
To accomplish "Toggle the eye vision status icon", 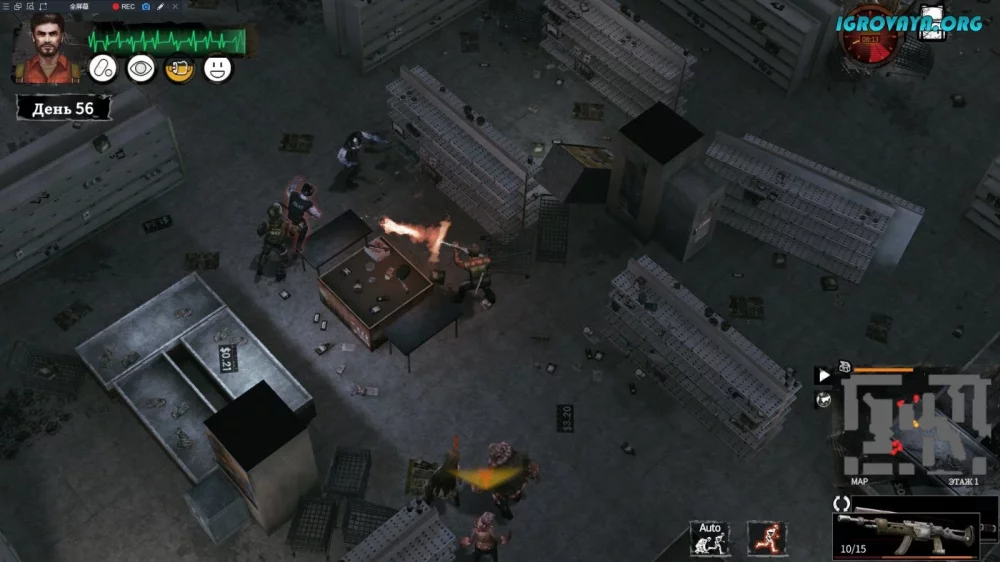I will (x=141, y=69).
